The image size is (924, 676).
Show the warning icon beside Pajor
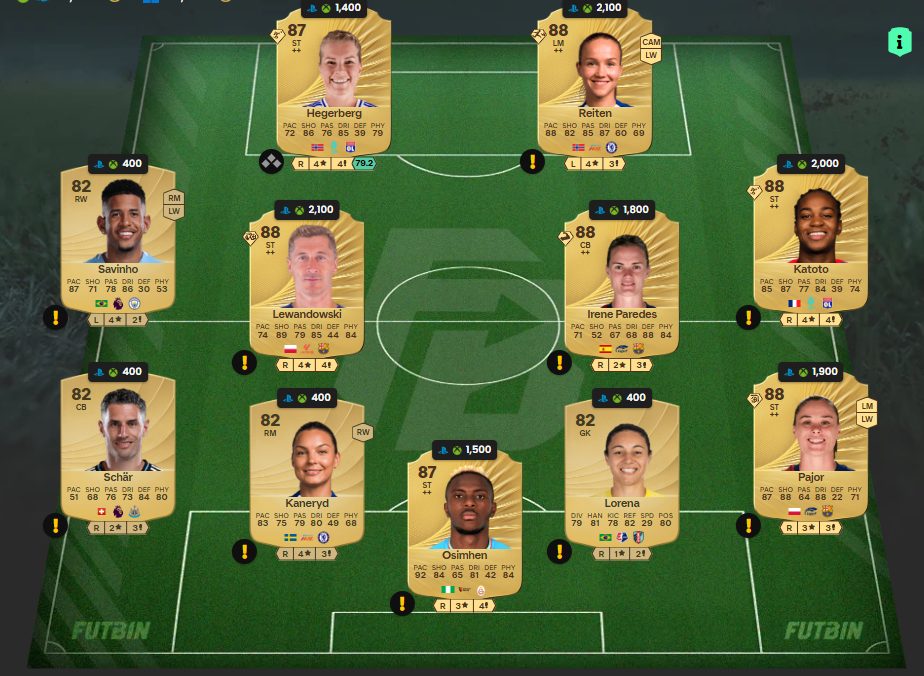(x=748, y=525)
